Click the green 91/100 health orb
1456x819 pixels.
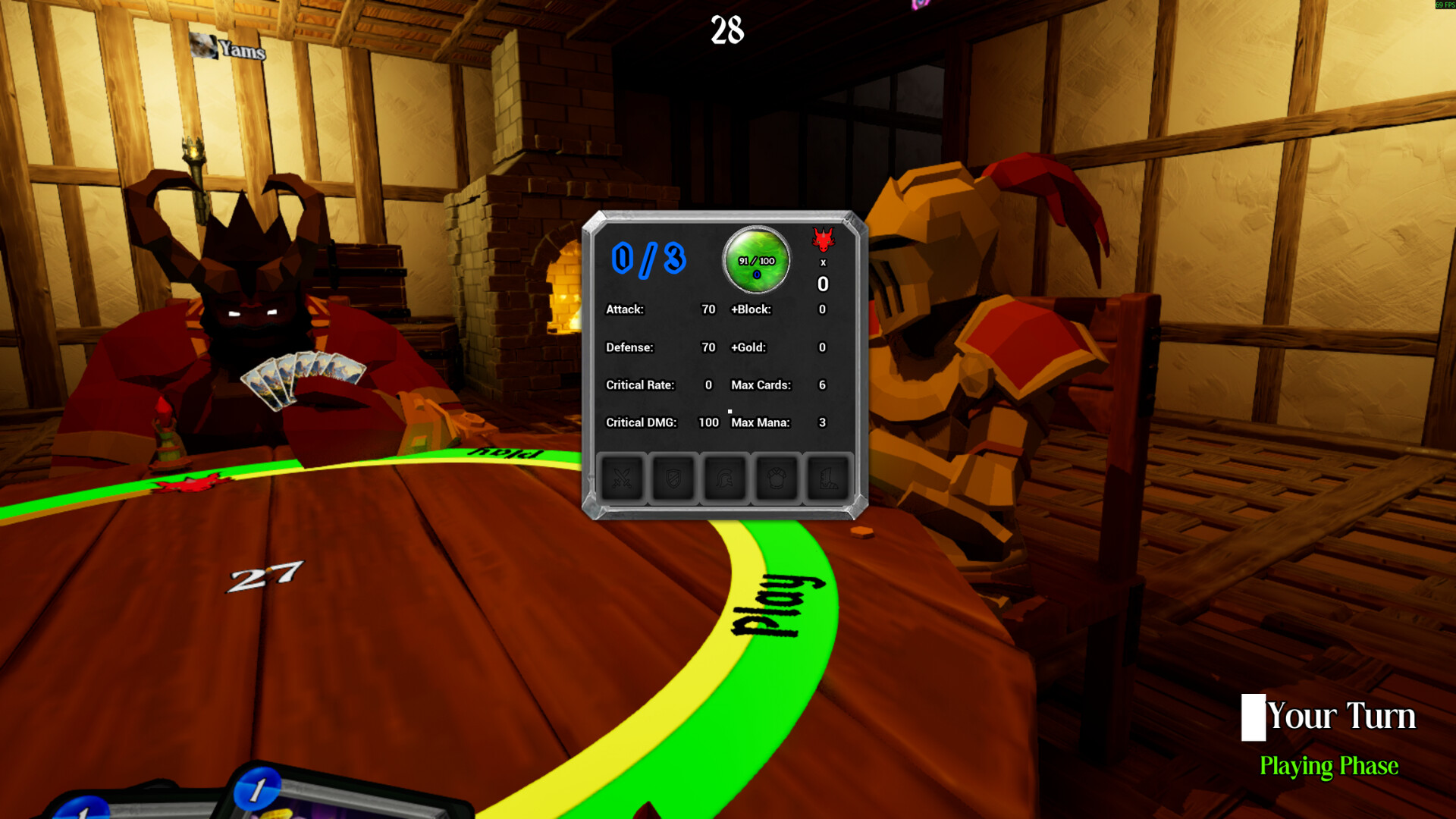pyautogui.click(x=755, y=260)
